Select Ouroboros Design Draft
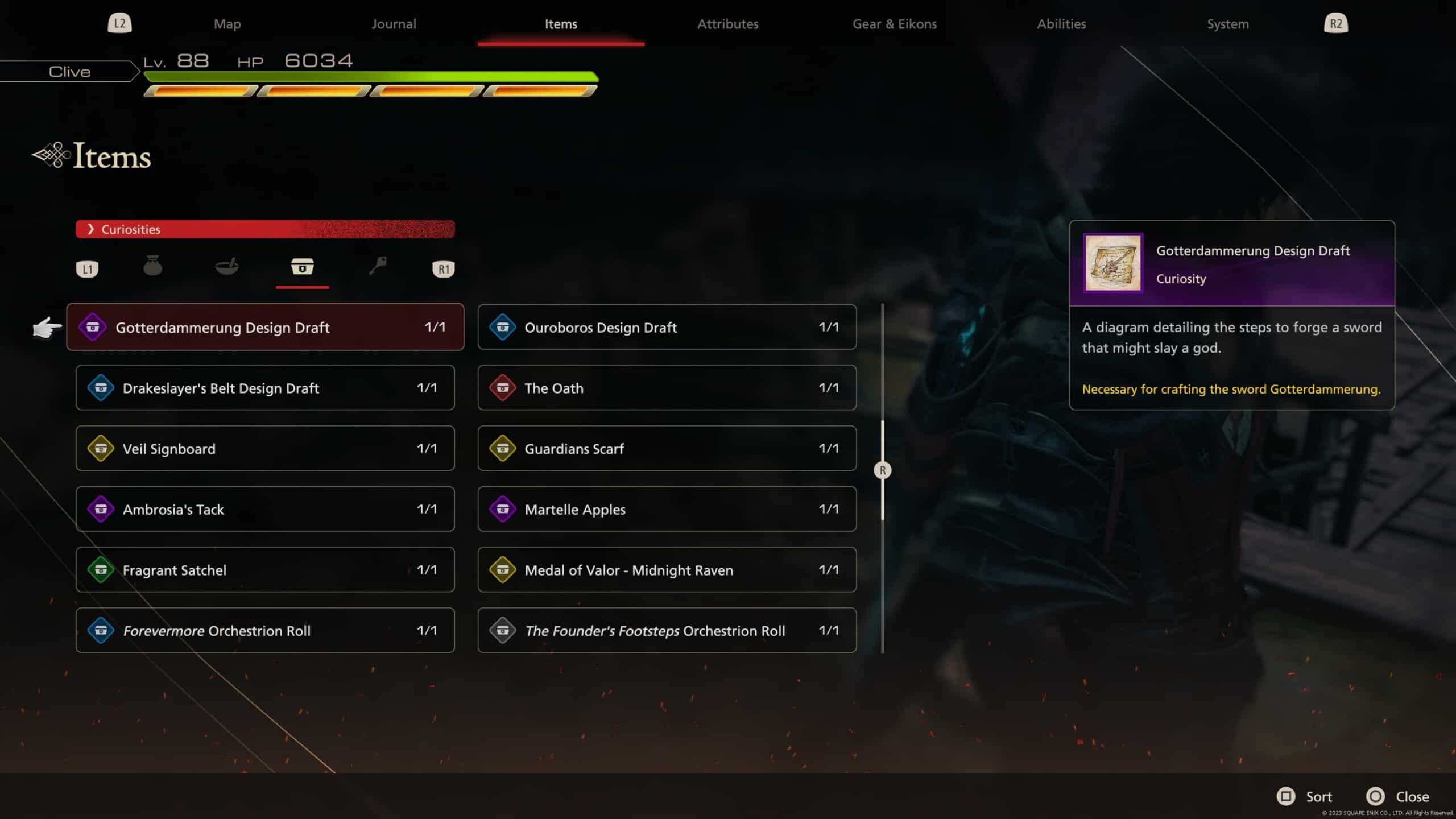Viewport: 1456px width, 819px height. point(667,327)
